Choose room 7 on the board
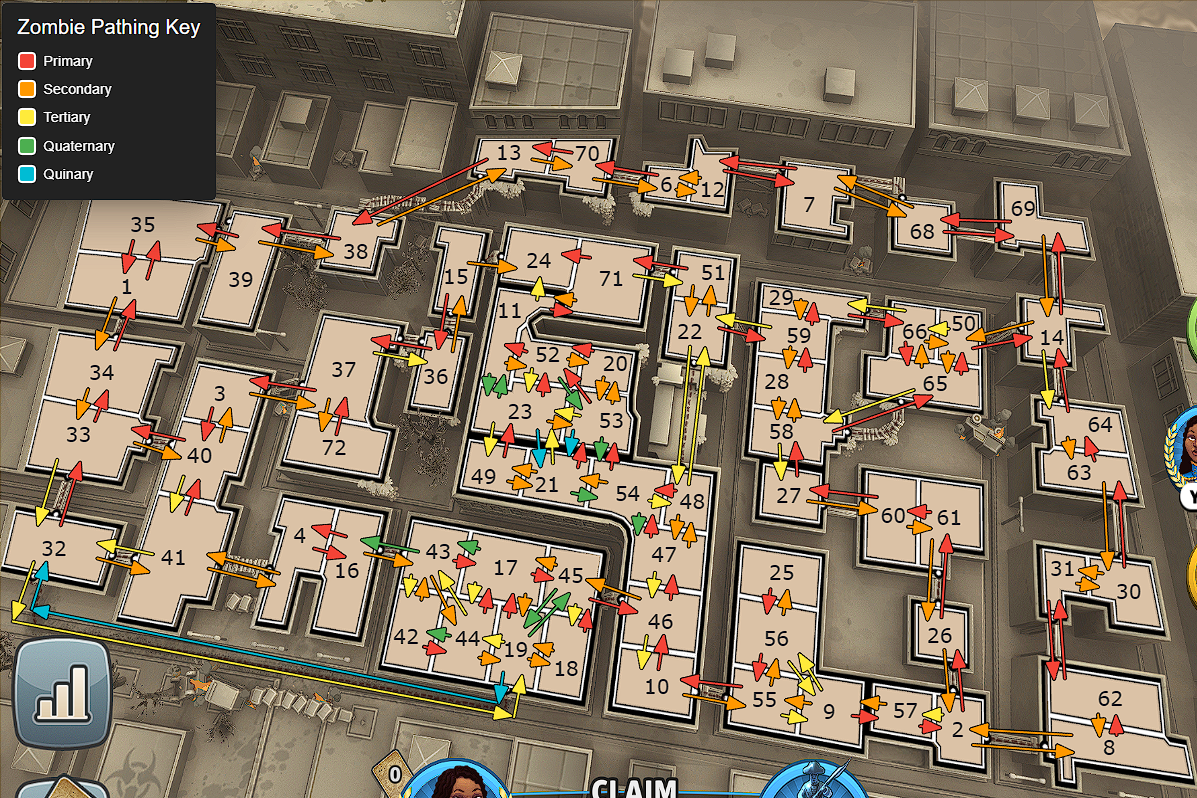Image resolution: width=1197 pixels, height=798 pixels. [809, 204]
